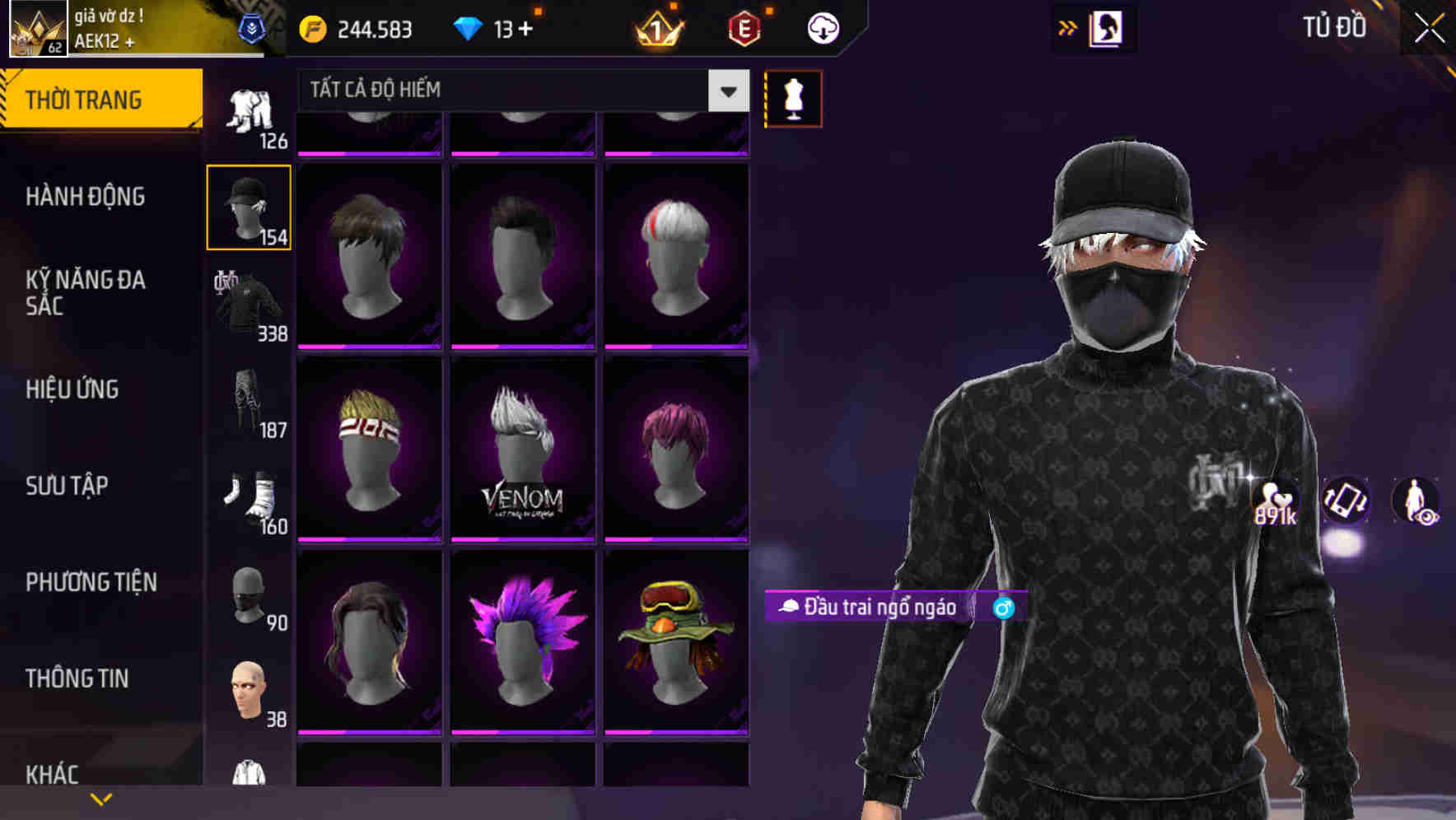The image size is (1456, 820).
Task: Select the jackets category with 338 items
Action: (249, 305)
